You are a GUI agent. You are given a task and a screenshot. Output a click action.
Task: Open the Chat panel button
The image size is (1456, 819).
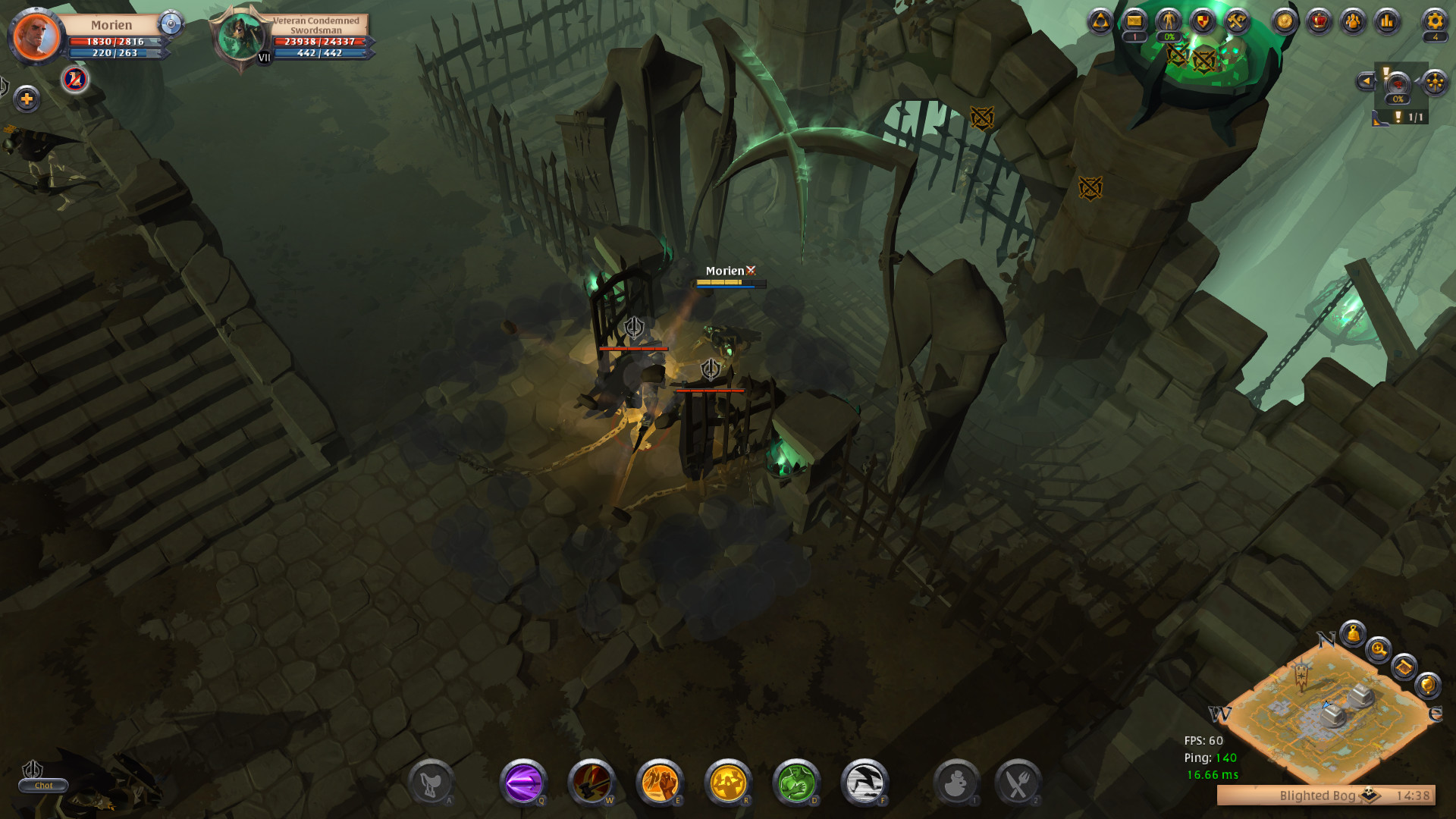click(43, 786)
